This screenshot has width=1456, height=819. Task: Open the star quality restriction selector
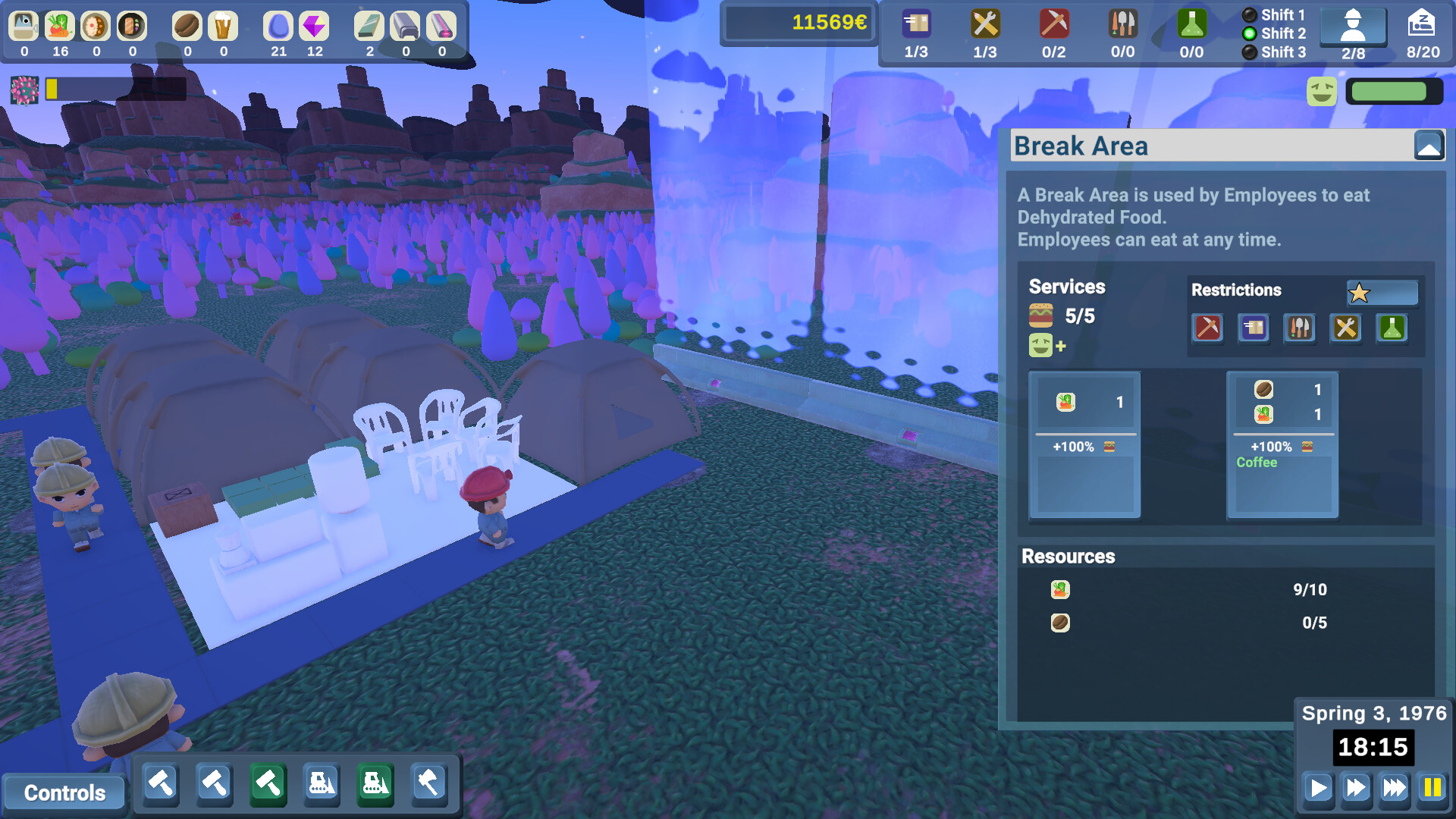pyautogui.click(x=1382, y=293)
